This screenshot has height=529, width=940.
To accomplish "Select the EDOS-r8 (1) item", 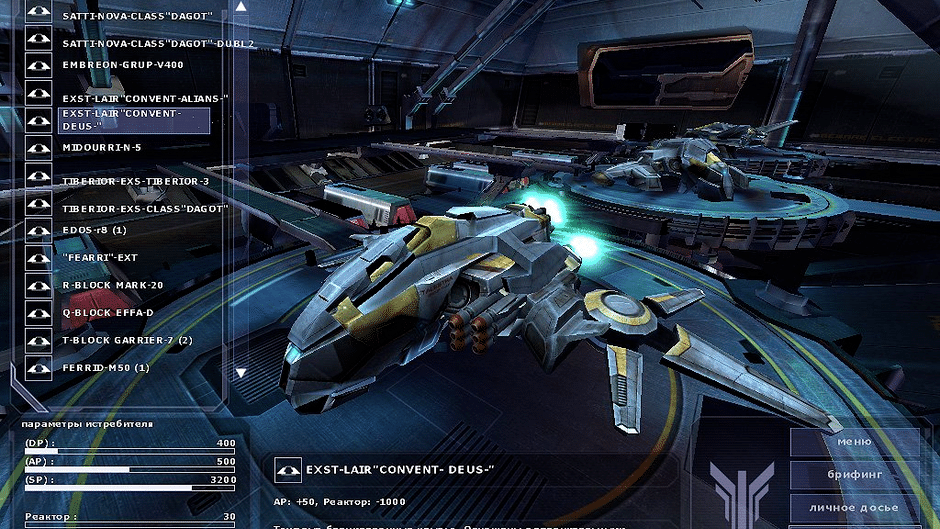I will pos(94,230).
